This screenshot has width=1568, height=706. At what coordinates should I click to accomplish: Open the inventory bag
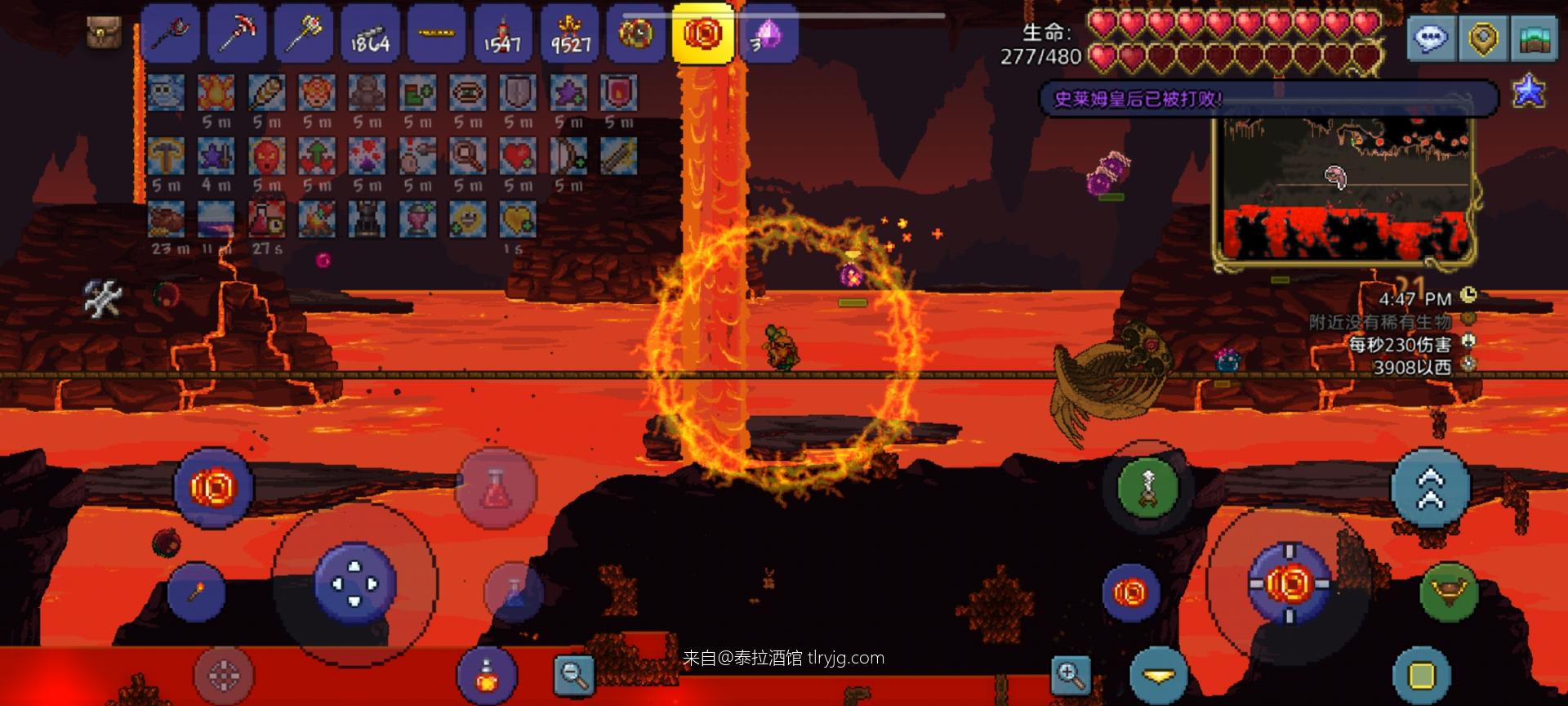pos(104,33)
